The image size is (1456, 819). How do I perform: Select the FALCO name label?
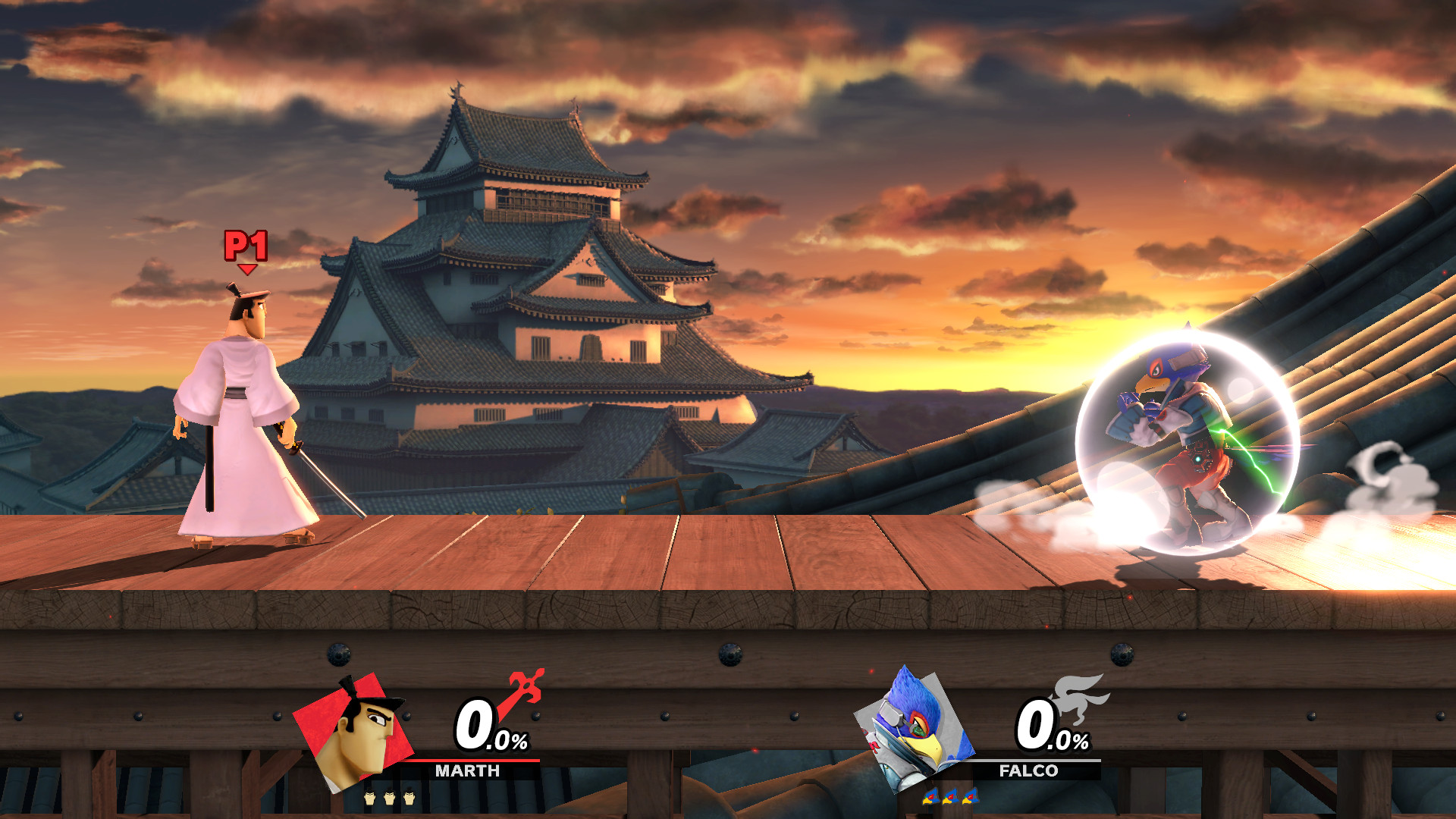point(1028,770)
